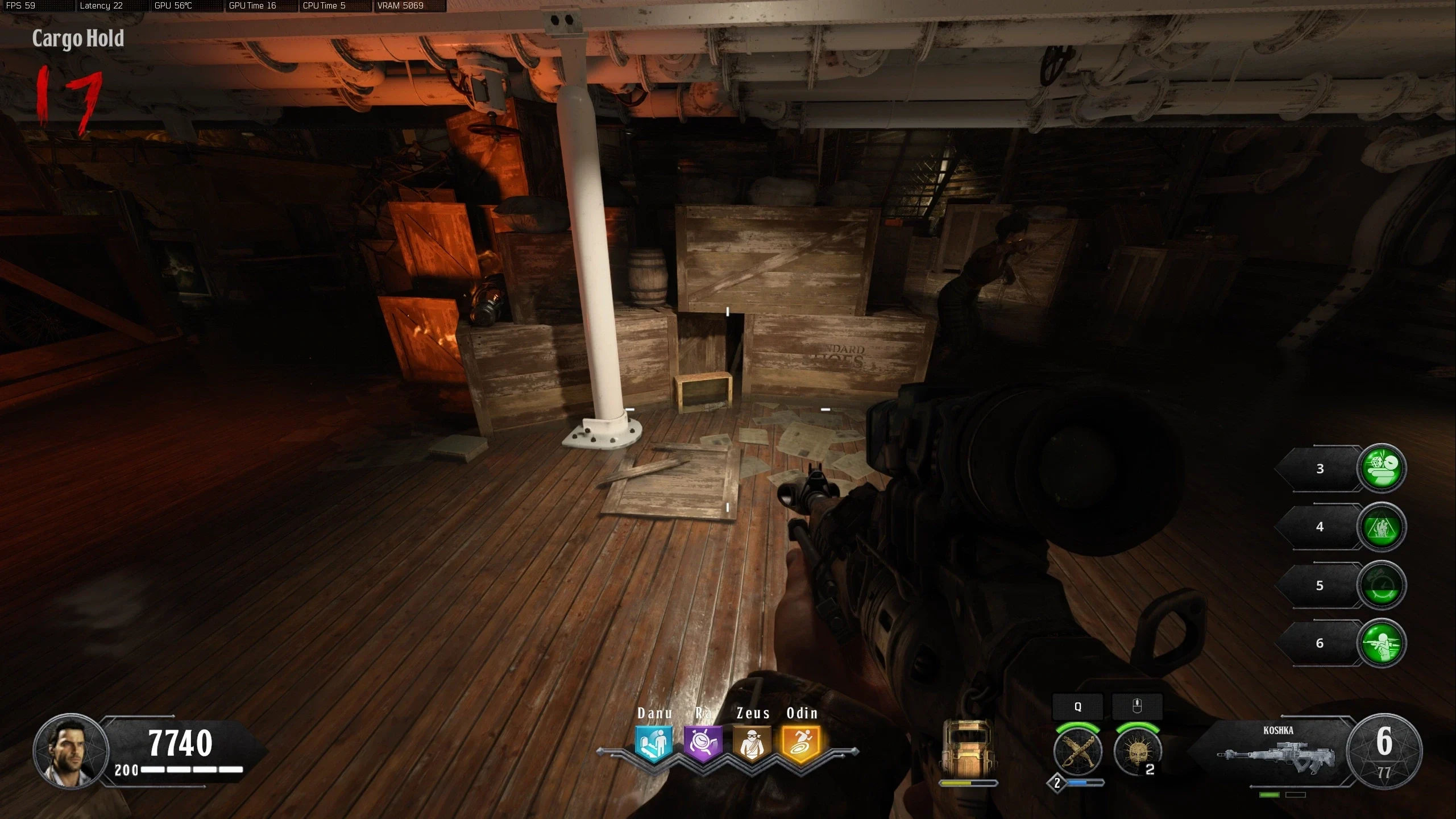Viewport: 1456px width, 819px height.
Task: Select the purple Ra perk icon
Action: [x=703, y=743]
